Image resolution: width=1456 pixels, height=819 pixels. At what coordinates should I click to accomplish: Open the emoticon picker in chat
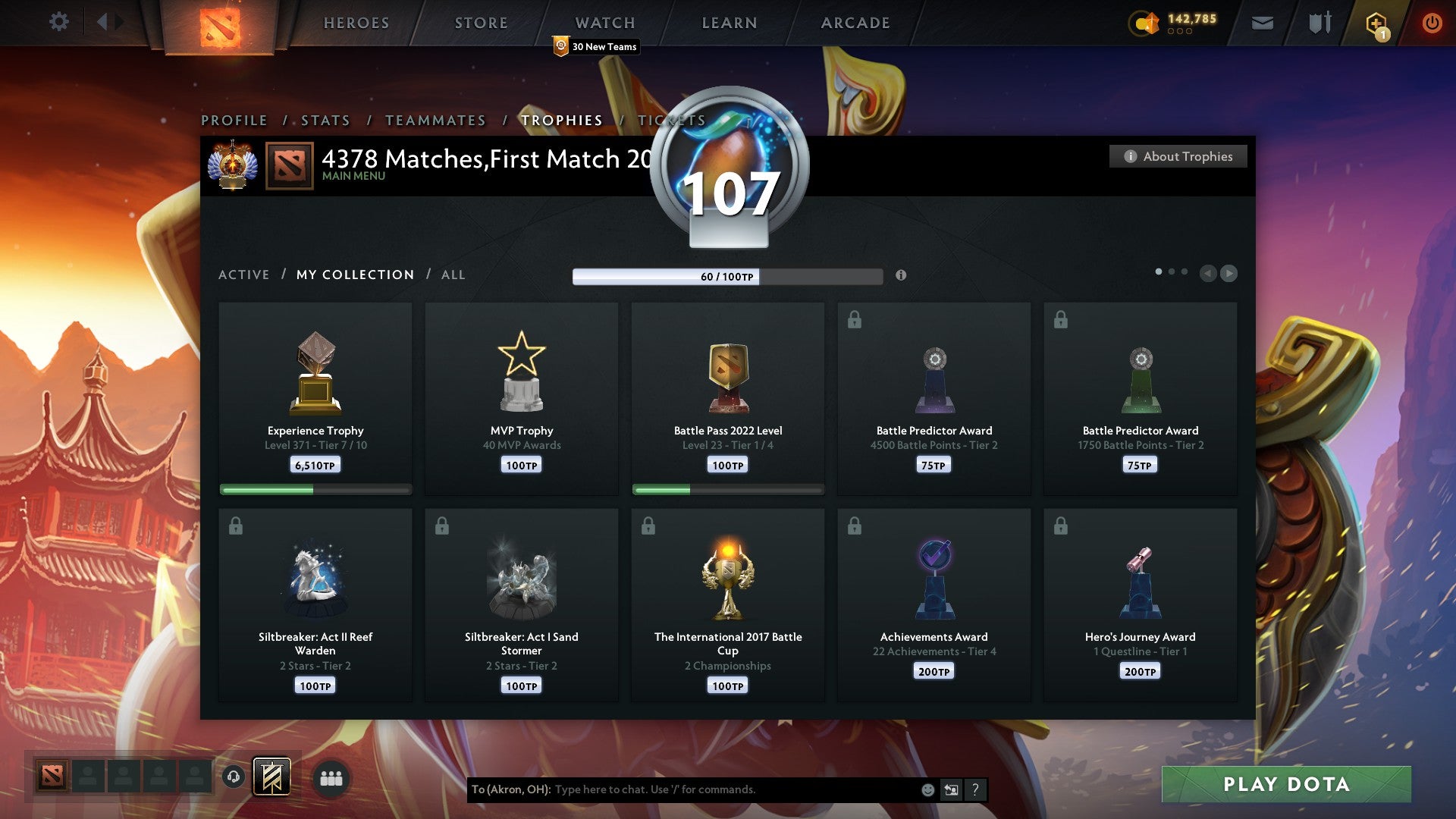[928, 789]
